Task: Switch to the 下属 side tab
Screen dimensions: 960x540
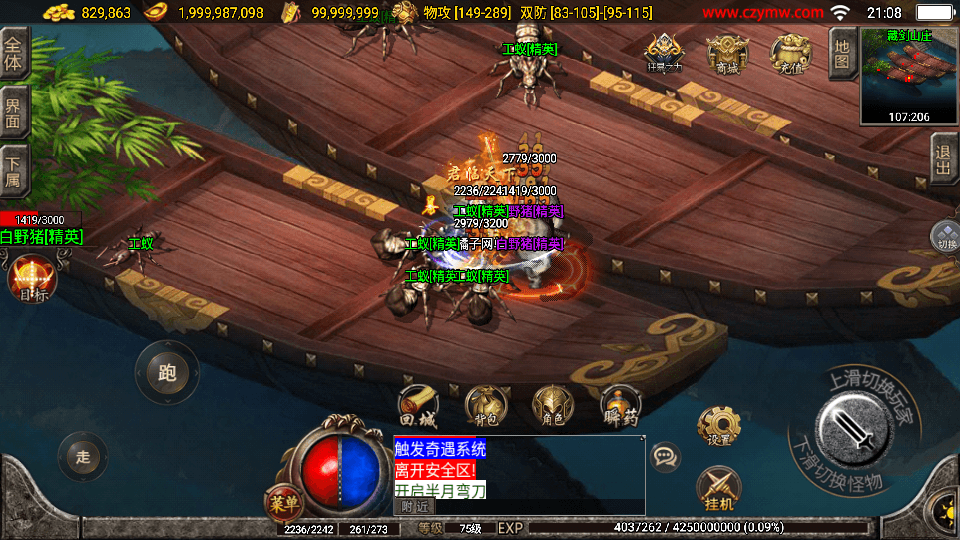Action: point(14,168)
